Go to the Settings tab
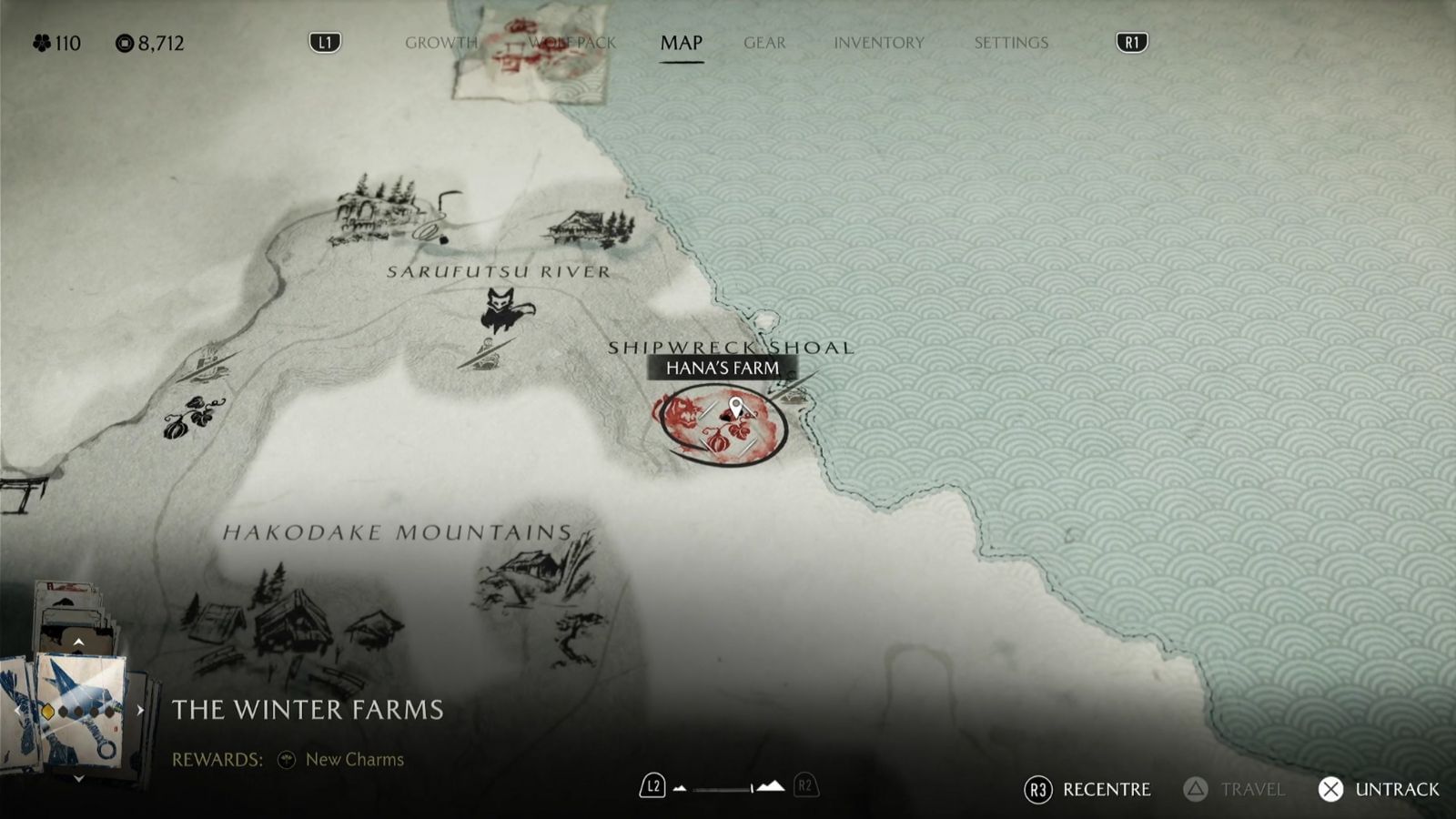Image resolution: width=1456 pixels, height=819 pixels. pyautogui.click(x=1011, y=43)
